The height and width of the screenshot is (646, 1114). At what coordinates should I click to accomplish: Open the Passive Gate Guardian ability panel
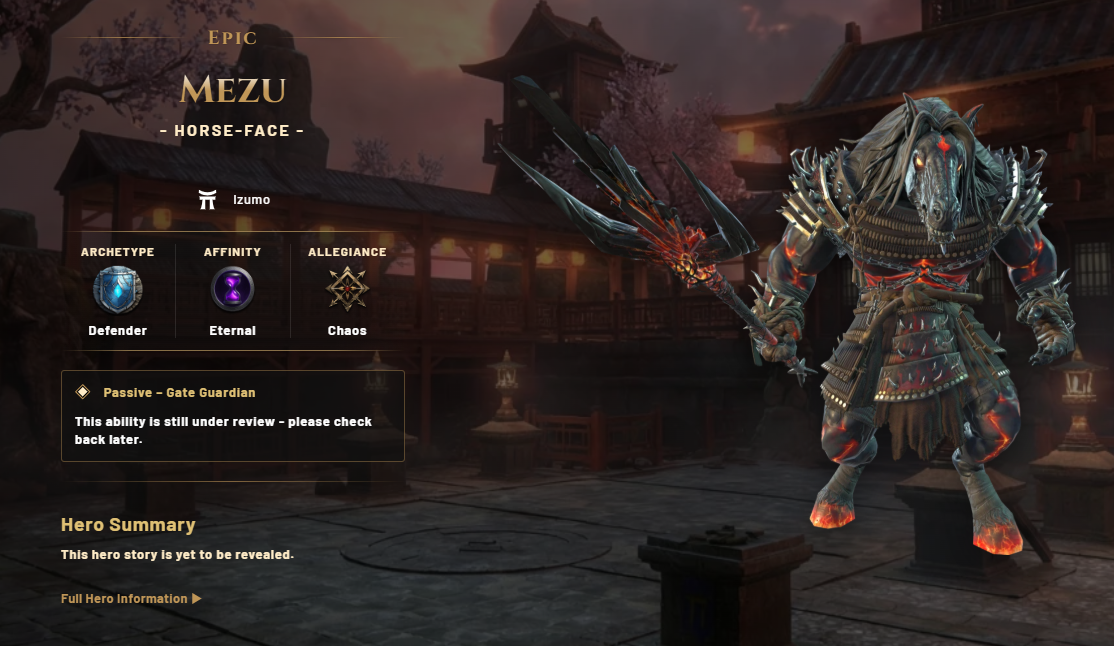[x=232, y=416]
